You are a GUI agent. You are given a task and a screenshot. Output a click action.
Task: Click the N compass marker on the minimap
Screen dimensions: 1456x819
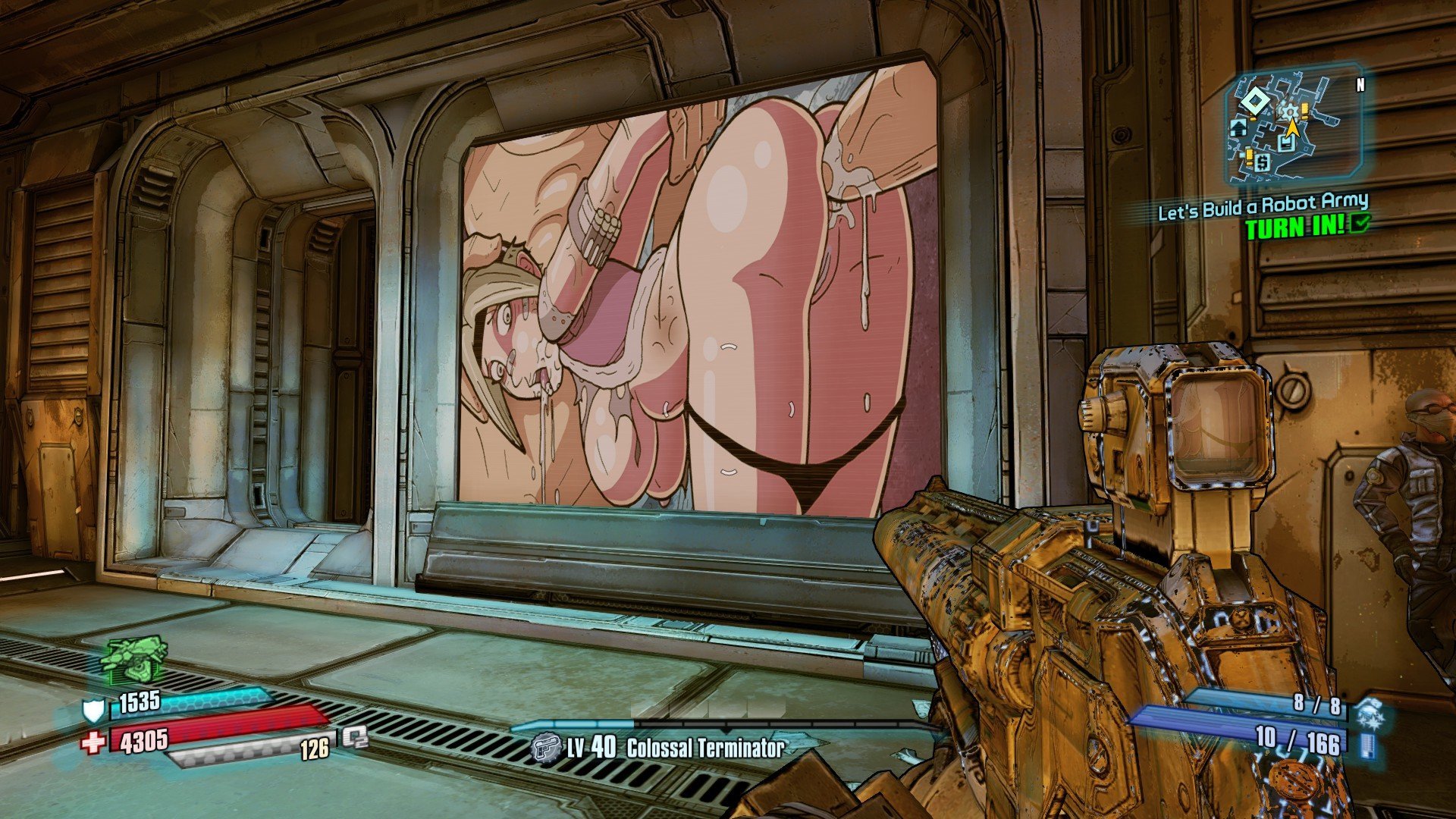(1360, 83)
